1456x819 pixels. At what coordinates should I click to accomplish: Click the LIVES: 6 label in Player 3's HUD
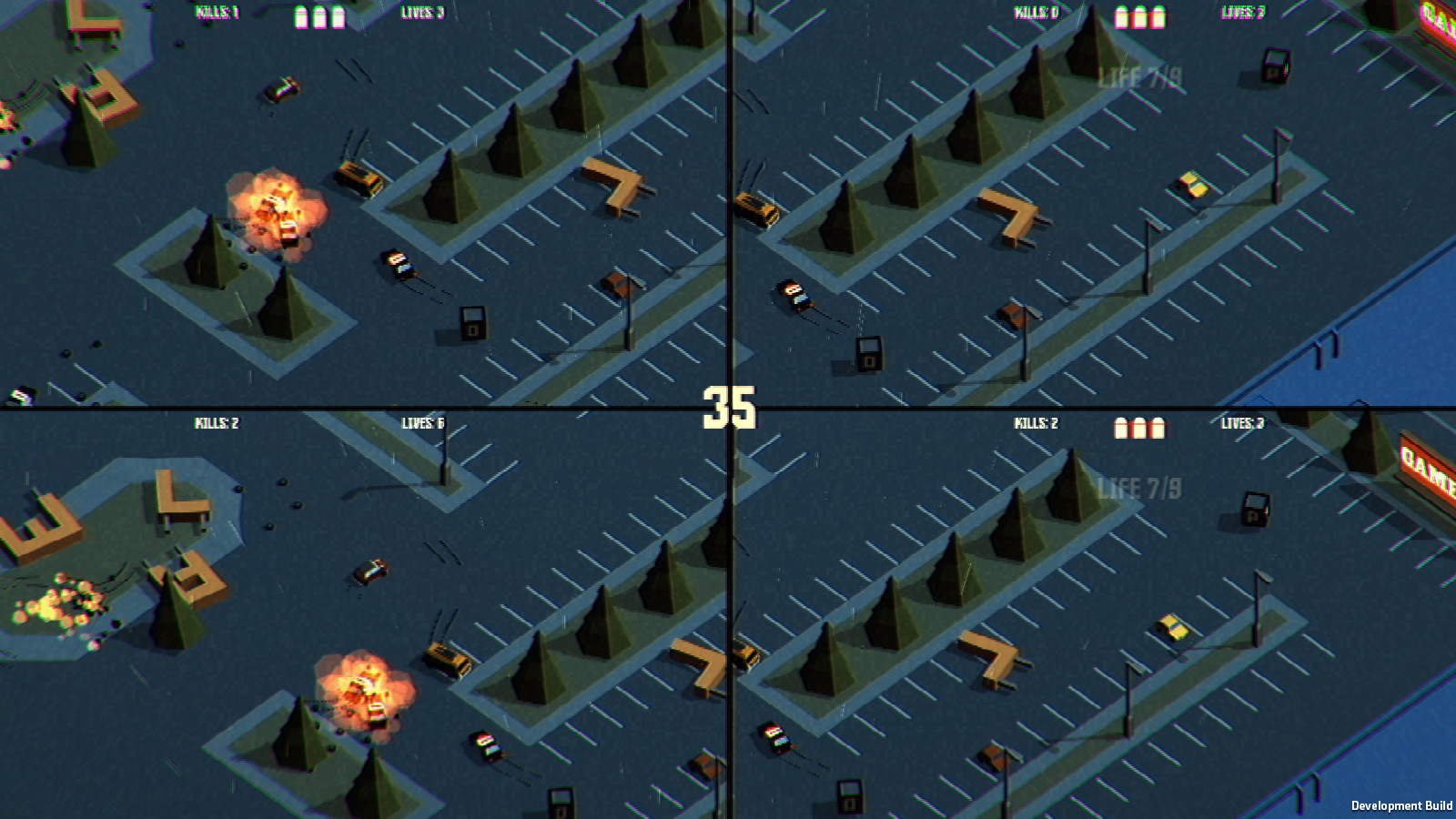(421, 421)
